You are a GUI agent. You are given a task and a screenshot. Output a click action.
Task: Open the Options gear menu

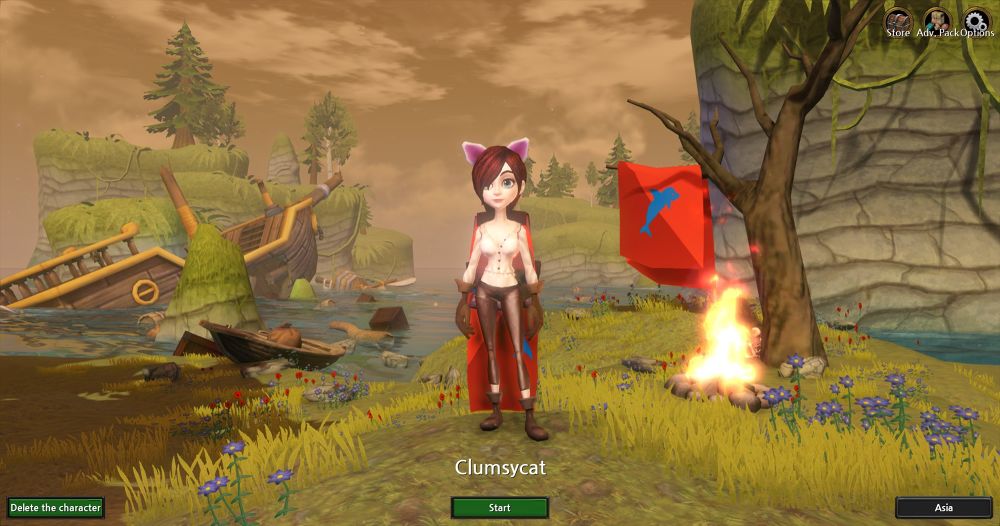tap(976, 22)
